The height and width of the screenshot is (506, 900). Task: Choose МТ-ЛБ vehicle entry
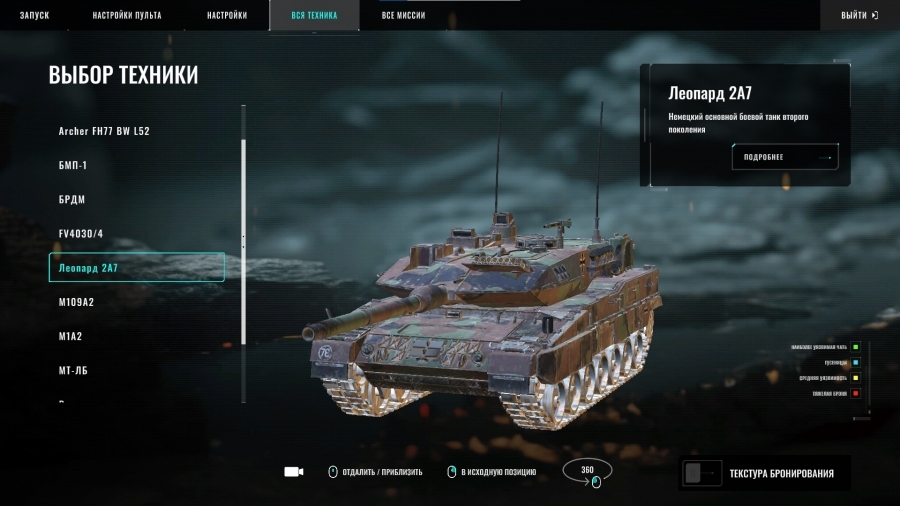(74, 370)
